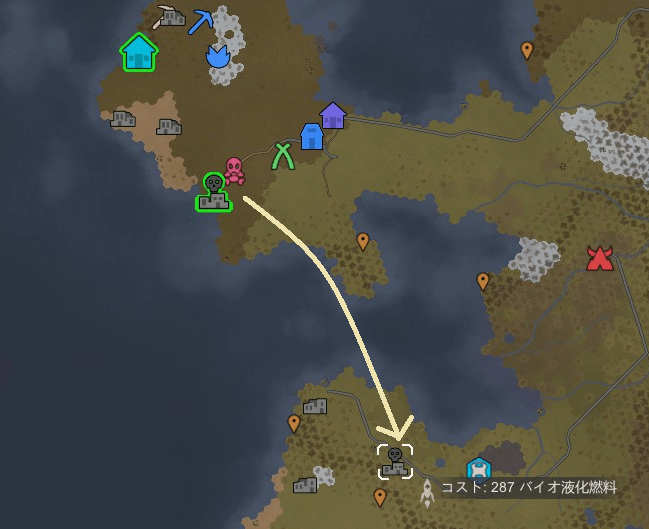Confirm the white-bracketed skull ruins destination
The width and height of the screenshot is (649, 529).
395,462
